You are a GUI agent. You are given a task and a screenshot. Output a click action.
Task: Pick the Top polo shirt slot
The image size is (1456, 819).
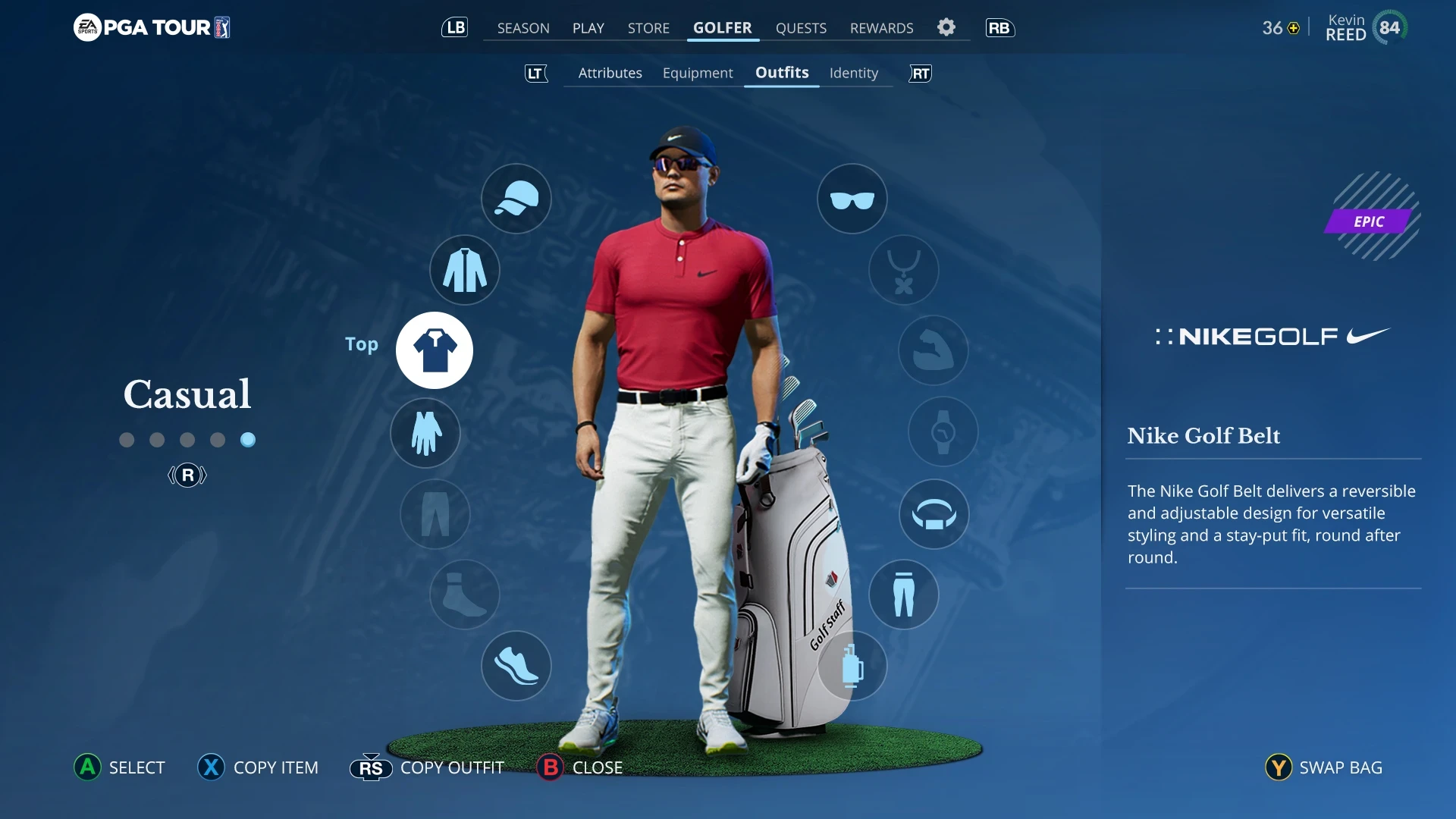click(x=435, y=350)
